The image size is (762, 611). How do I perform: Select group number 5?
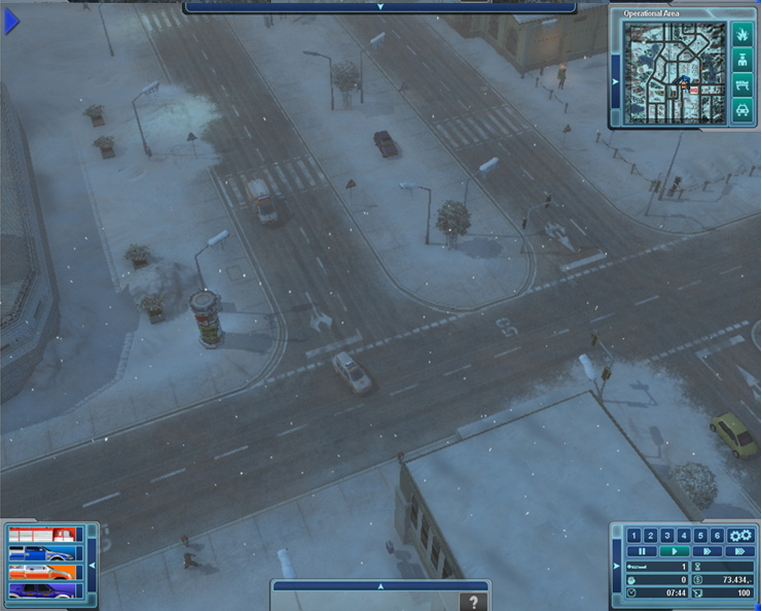700,536
